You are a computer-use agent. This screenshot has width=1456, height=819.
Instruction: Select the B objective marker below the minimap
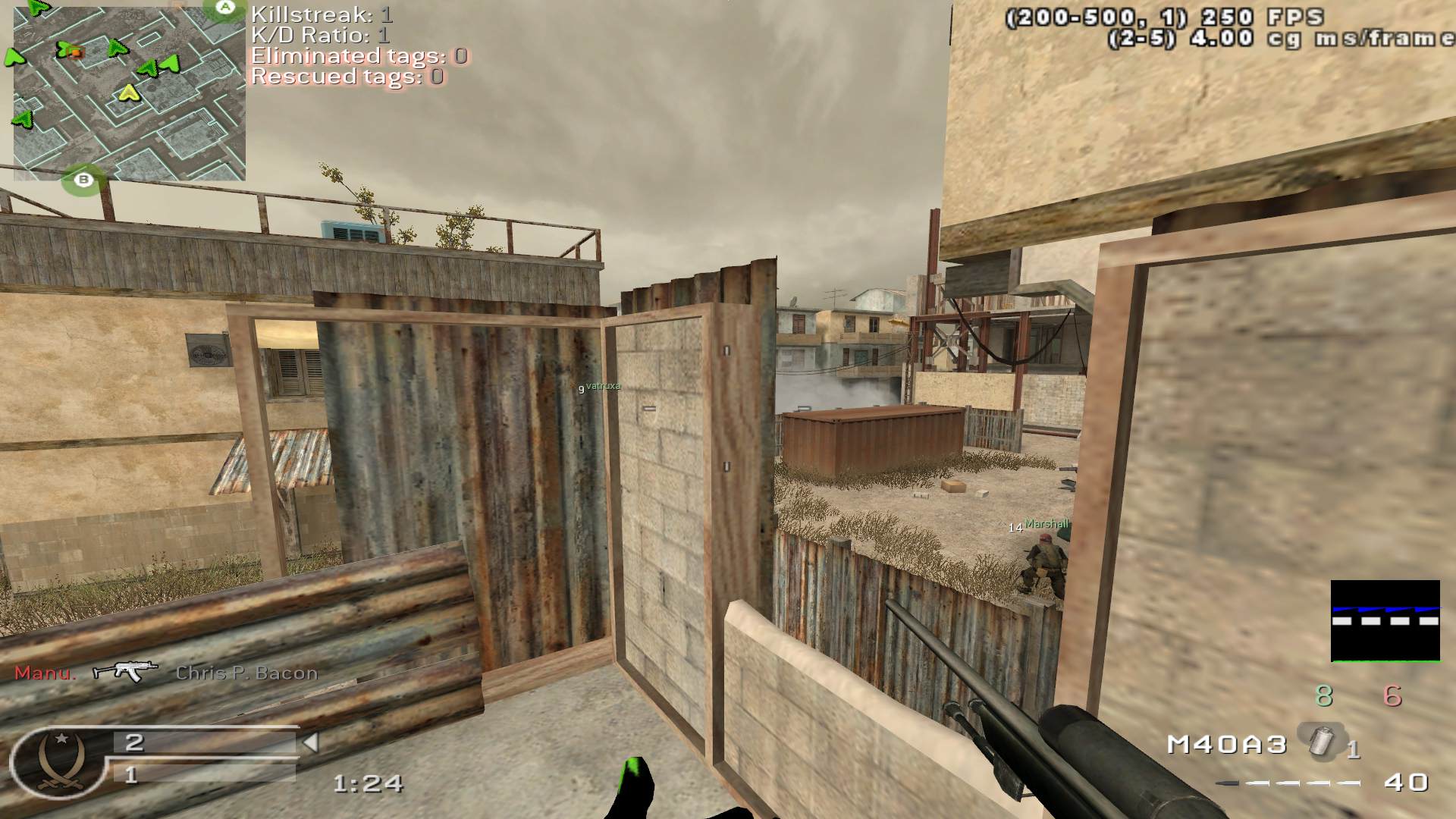point(83,180)
